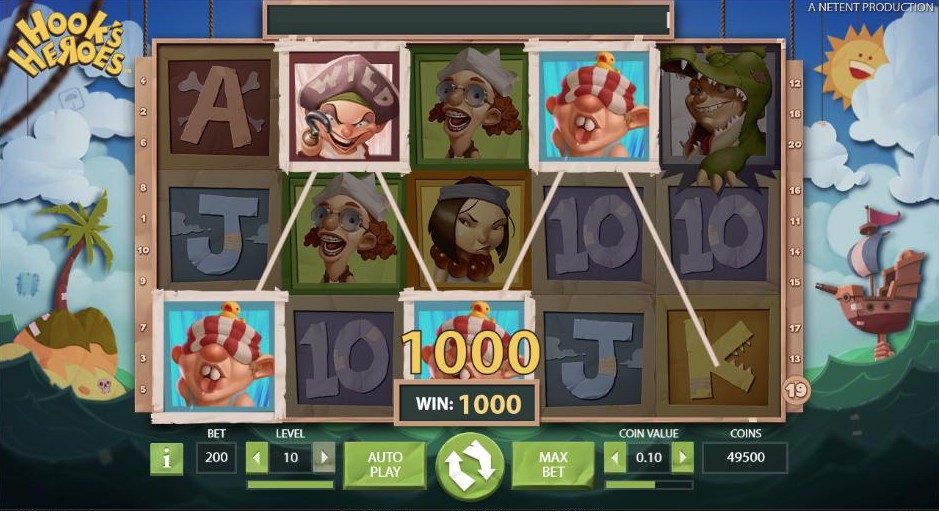This screenshot has height=511, width=939.
Task: Select payline 19 marker
Action: 796,391
